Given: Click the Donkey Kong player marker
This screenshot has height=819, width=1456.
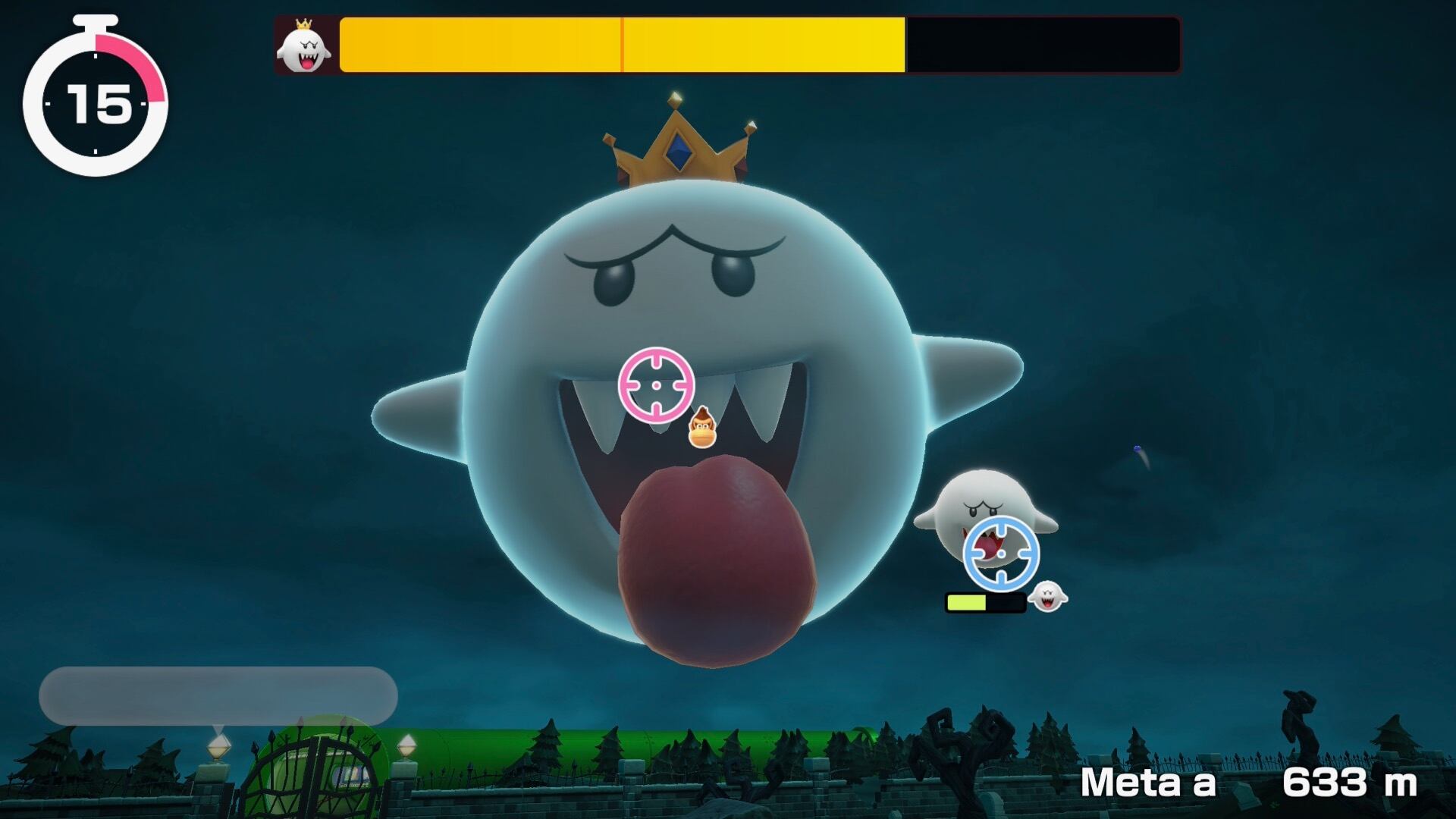Looking at the screenshot, I should (702, 428).
